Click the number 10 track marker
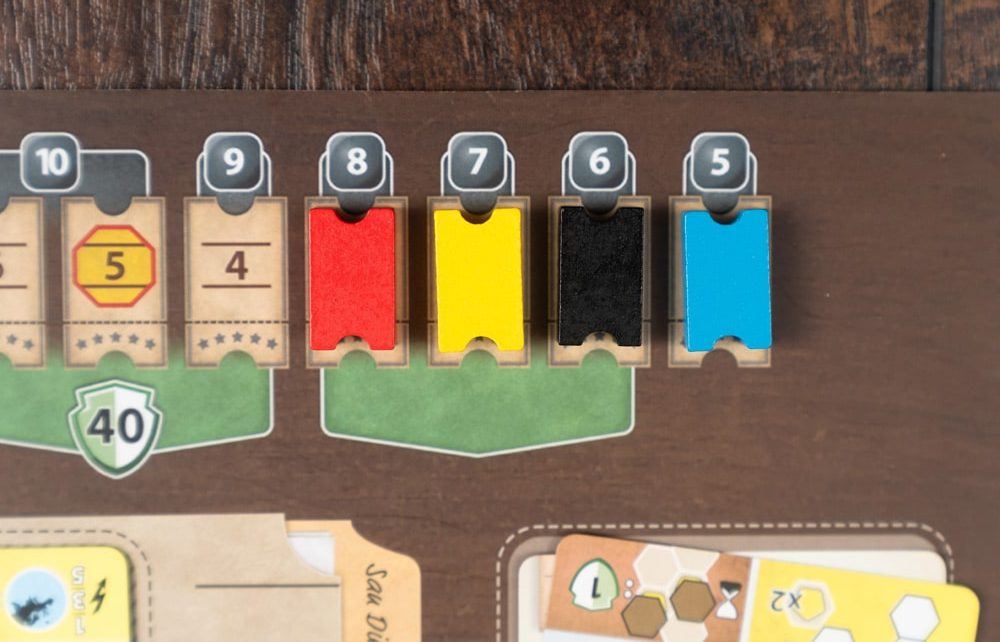This screenshot has width=1000, height=642. pyautogui.click(x=51, y=161)
